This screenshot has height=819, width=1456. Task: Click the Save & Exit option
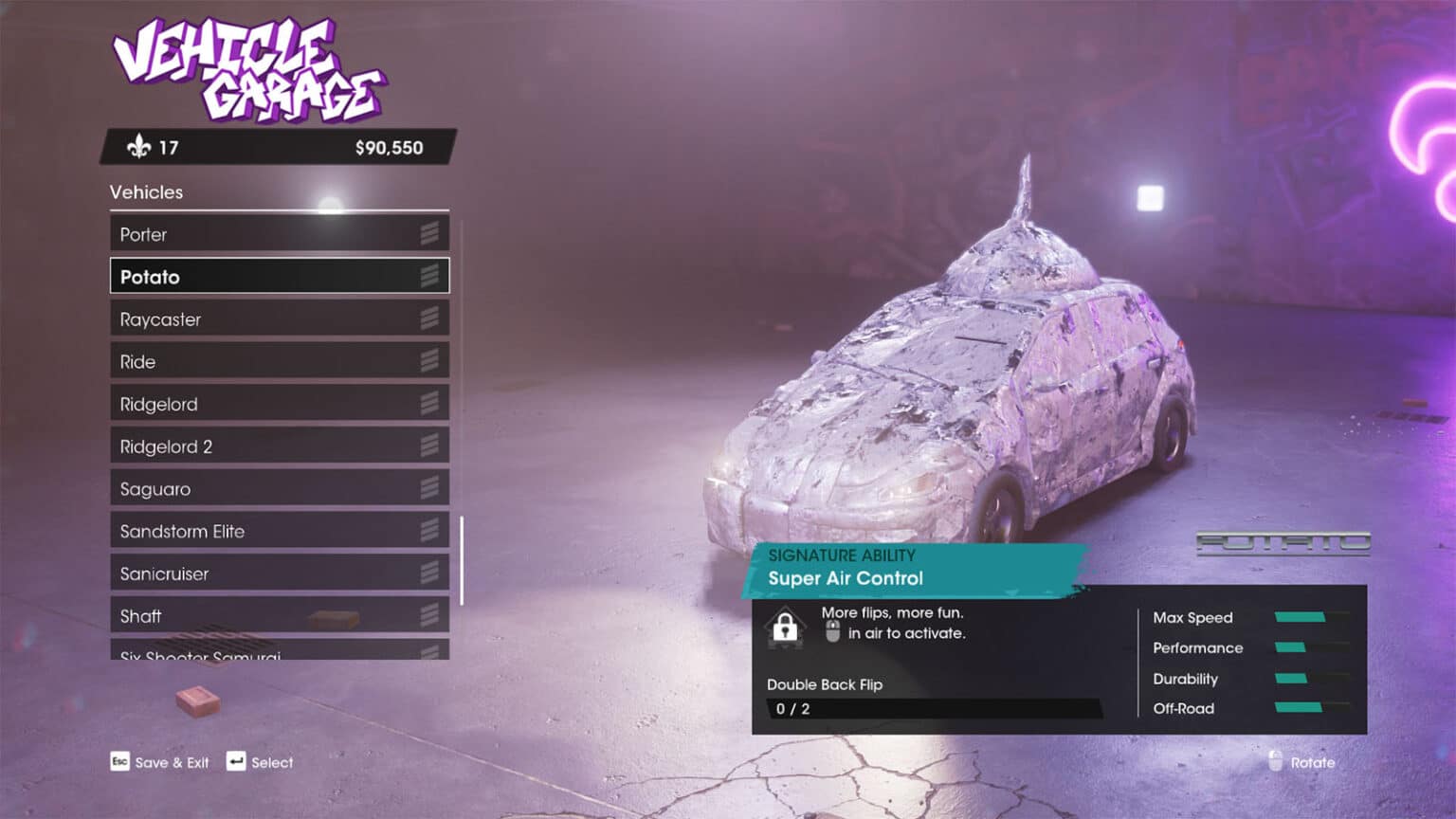pyautogui.click(x=160, y=762)
